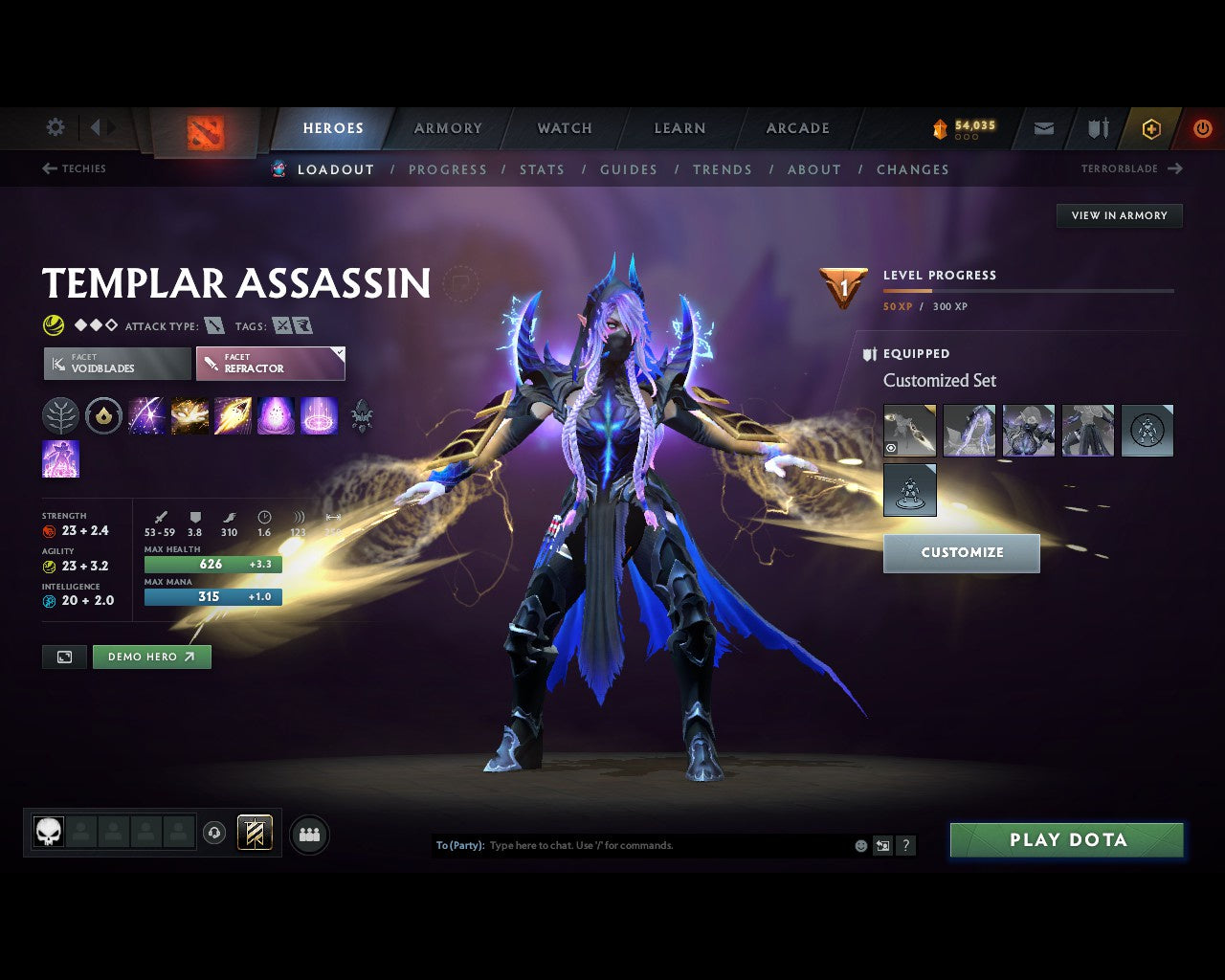This screenshot has height=980, width=1225.
Task: Click the Demo Hero button
Action: (151, 657)
